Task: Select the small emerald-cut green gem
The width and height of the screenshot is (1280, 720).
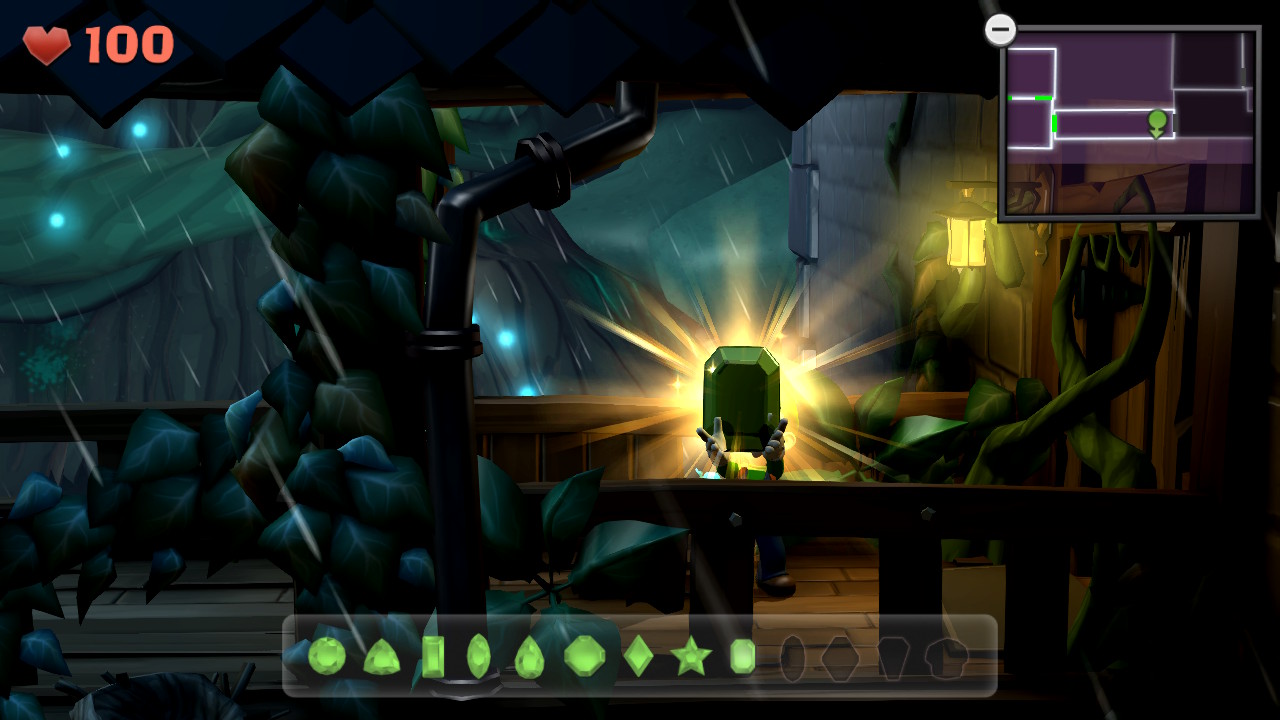Action: point(742,656)
